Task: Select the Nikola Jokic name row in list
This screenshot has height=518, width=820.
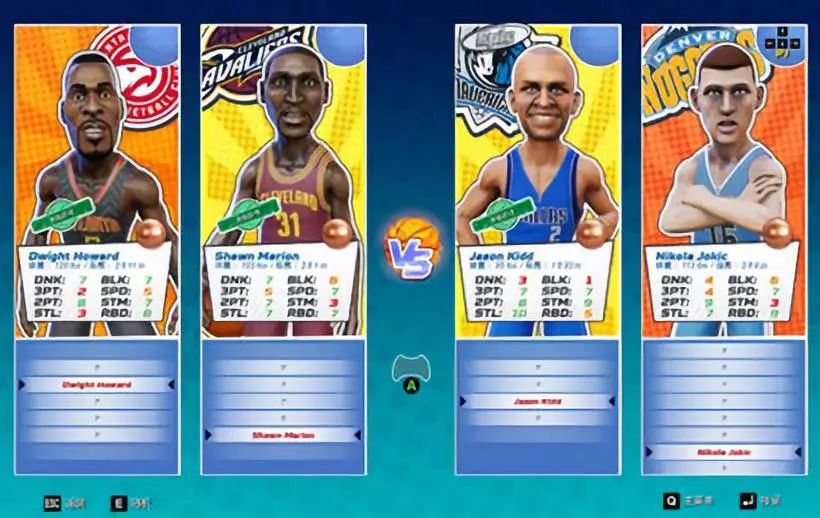Action: [723, 452]
